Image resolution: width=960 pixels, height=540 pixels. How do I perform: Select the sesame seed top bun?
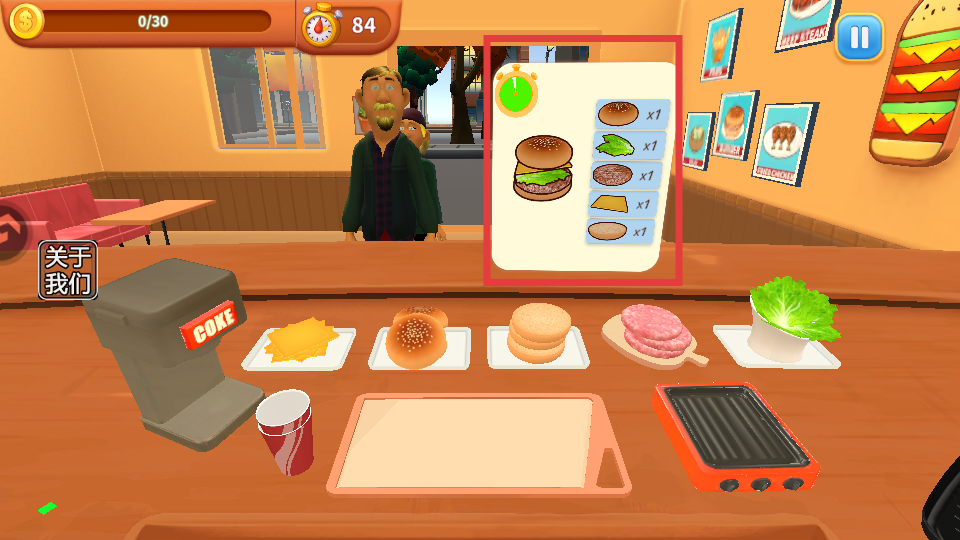[418, 338]
